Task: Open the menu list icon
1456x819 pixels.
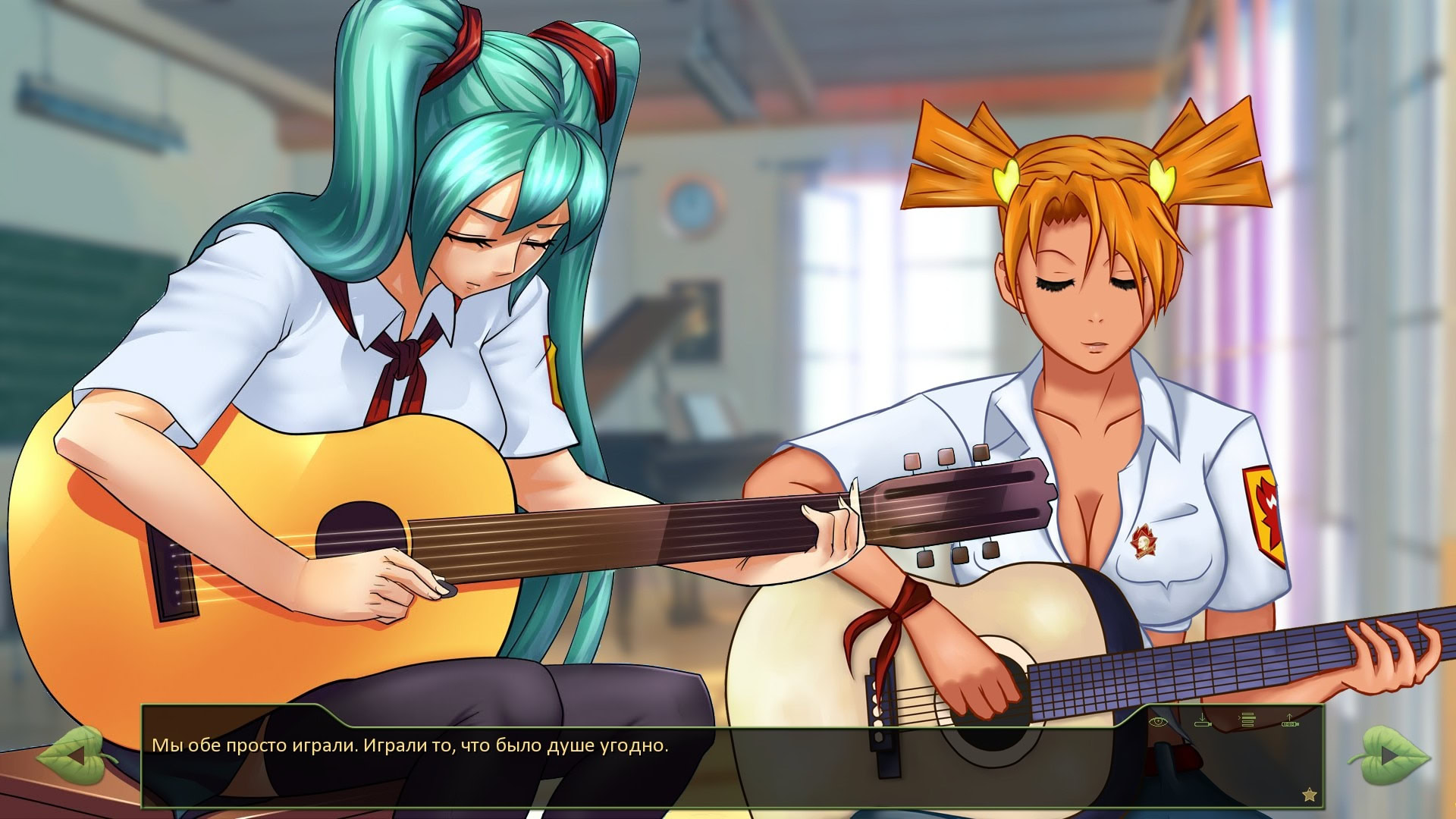Action: (1247, 720)
